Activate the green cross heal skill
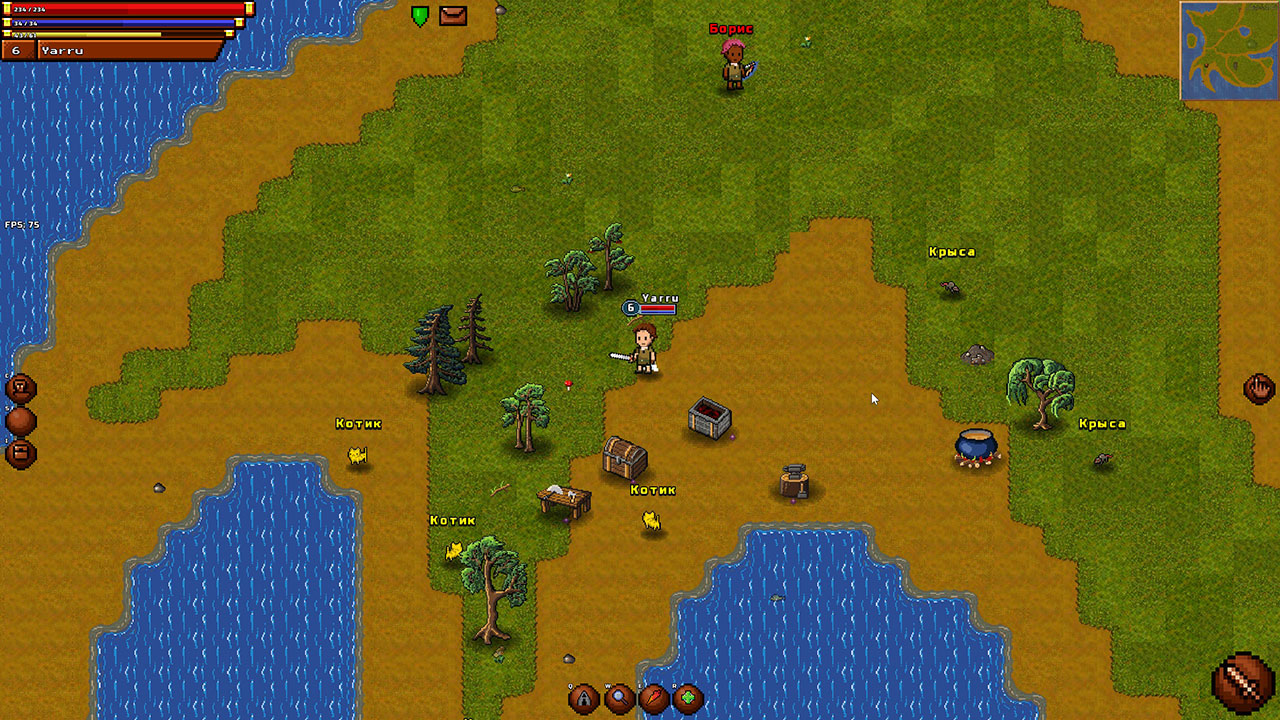The image size is (1280, 720). [x=688, y=698]
